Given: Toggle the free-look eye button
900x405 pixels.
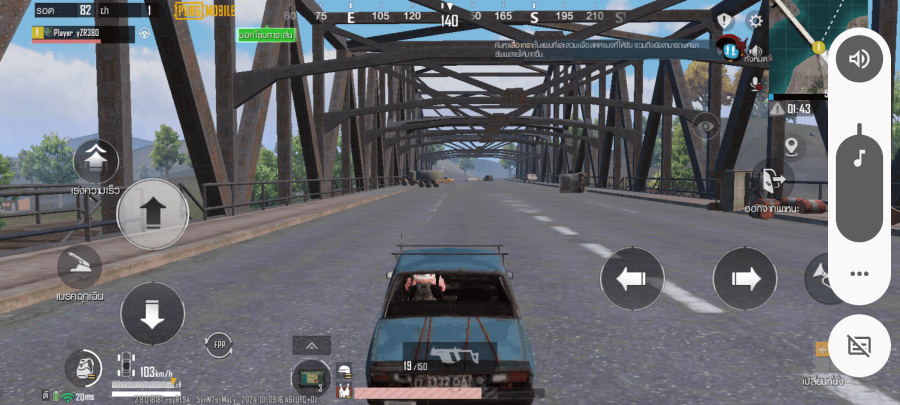Looking at the screenshot, I should coord(707,125).
